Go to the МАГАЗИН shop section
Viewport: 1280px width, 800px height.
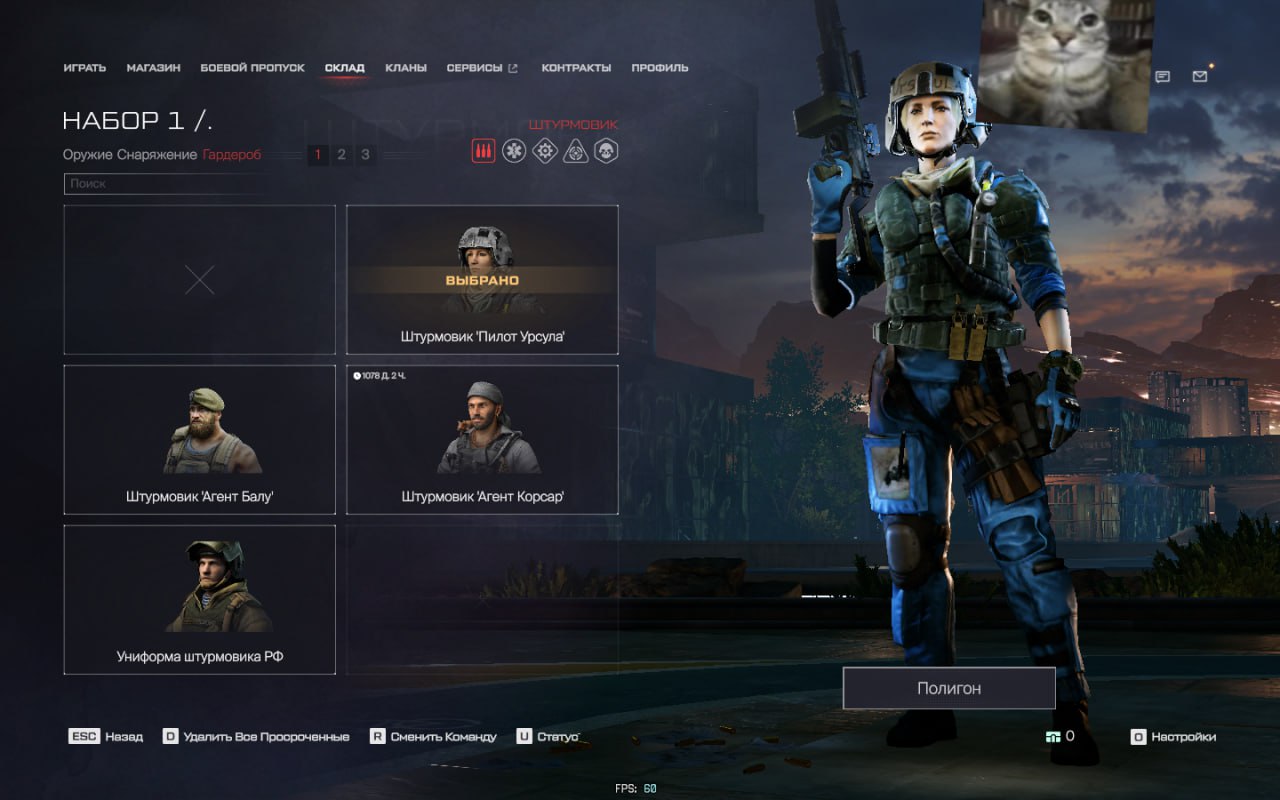tap(153, 68)
